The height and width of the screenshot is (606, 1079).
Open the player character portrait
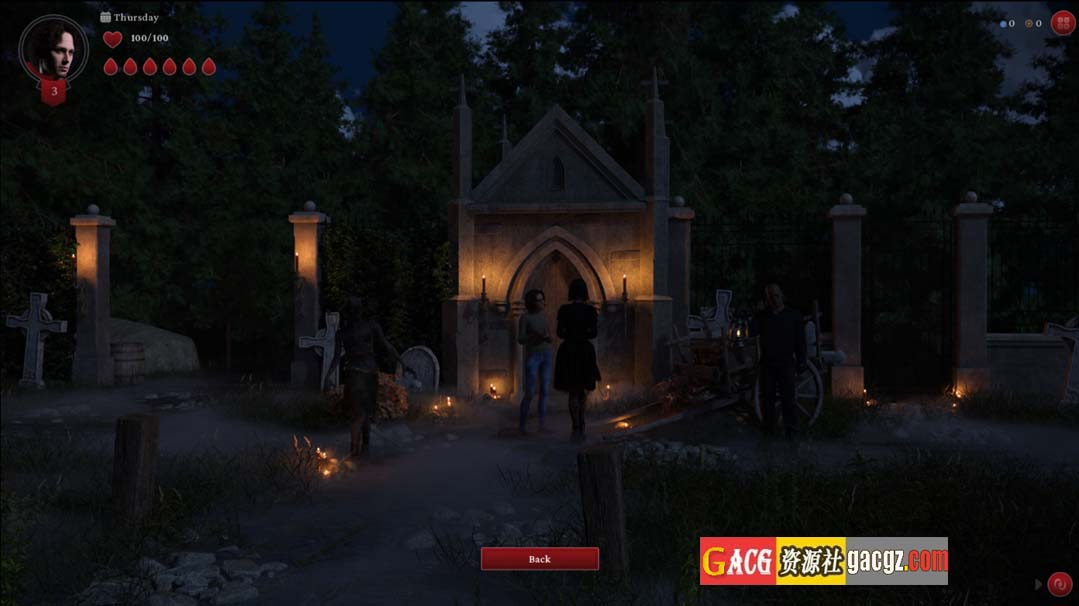pos(53,49)
